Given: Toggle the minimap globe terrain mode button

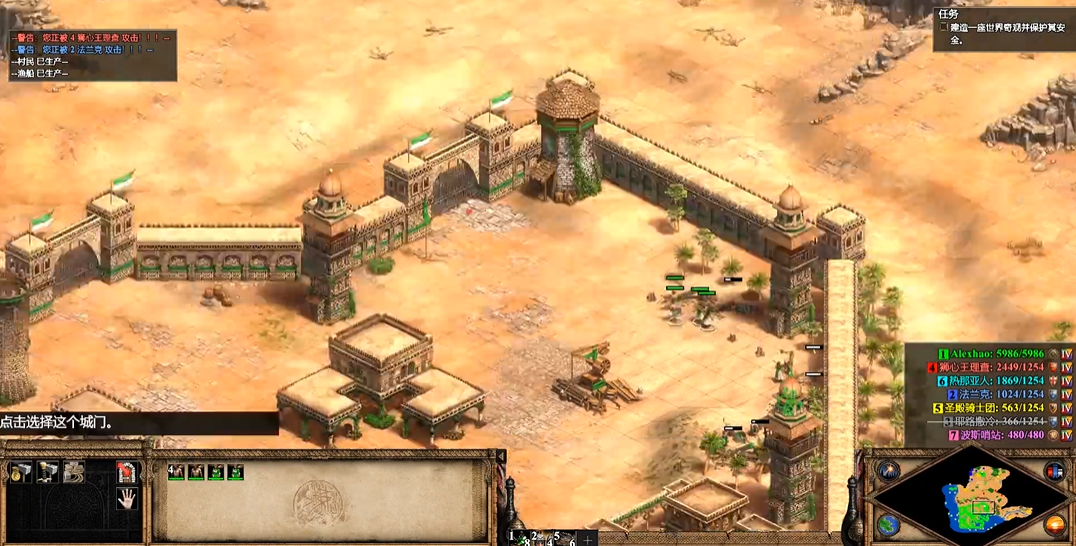Looking at the screenshot, I should click(888, 525).
